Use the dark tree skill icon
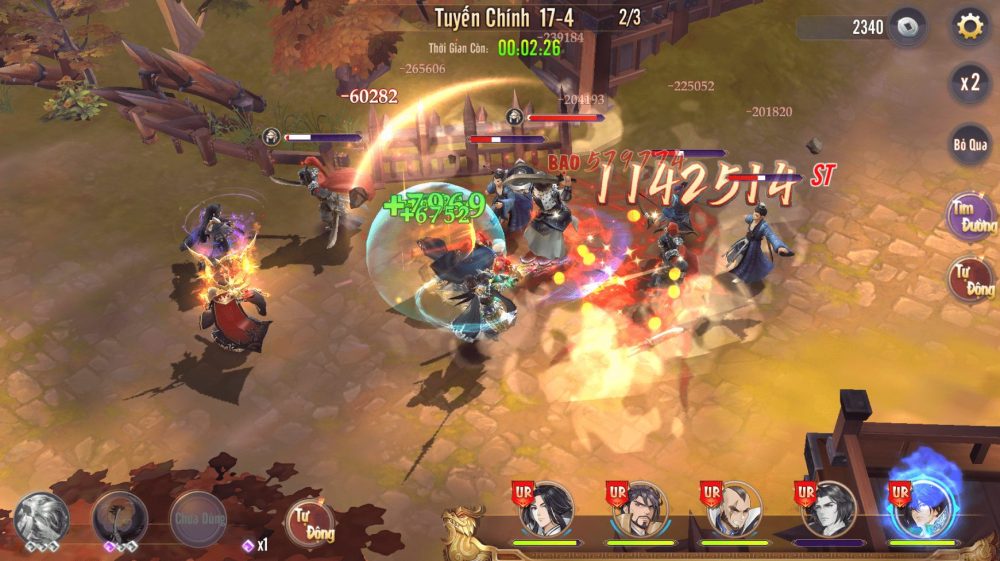Screen dimensions: 1000x561 [120, 519]
